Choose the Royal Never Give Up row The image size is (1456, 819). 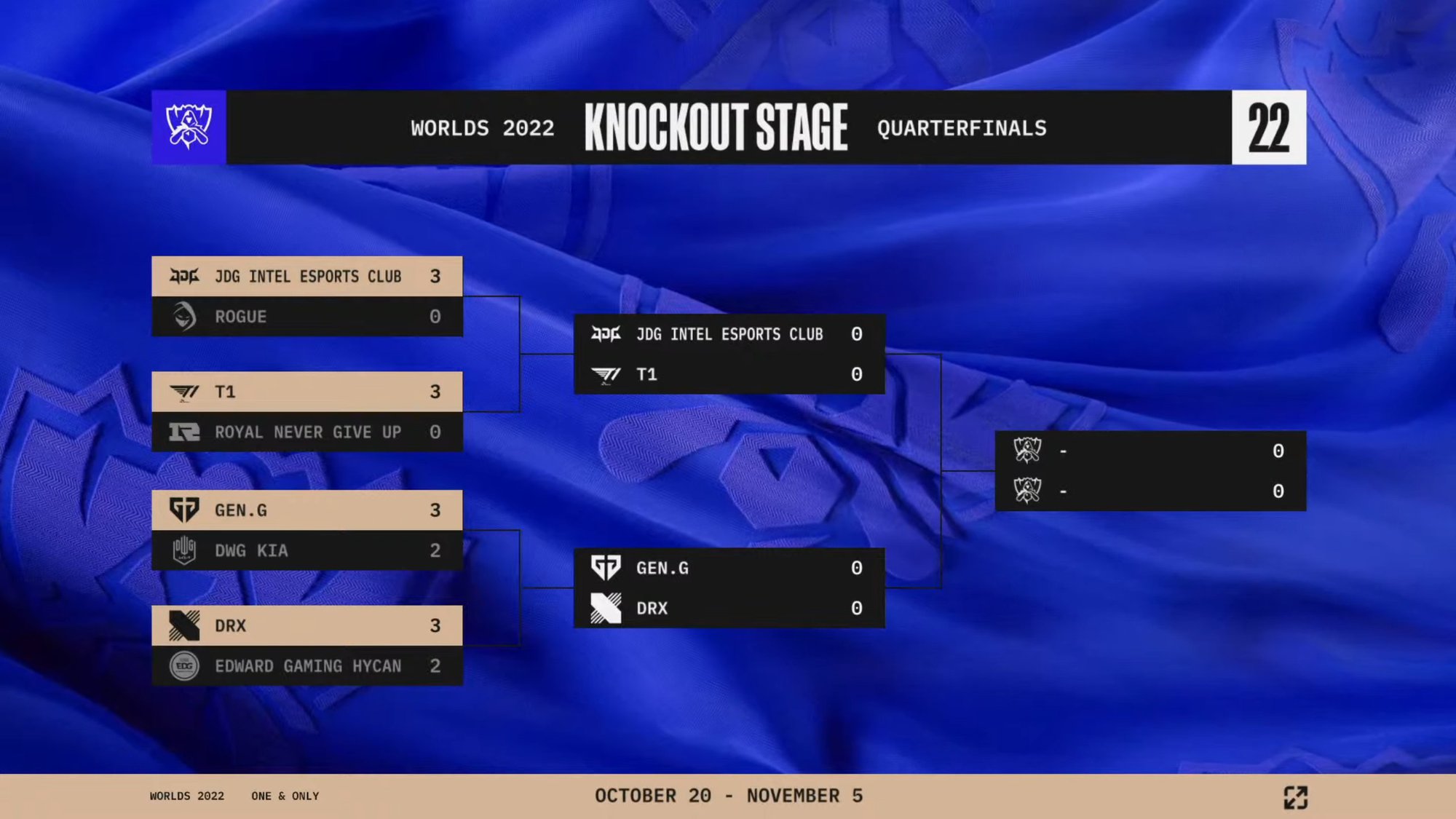click(x=306, y=432)
